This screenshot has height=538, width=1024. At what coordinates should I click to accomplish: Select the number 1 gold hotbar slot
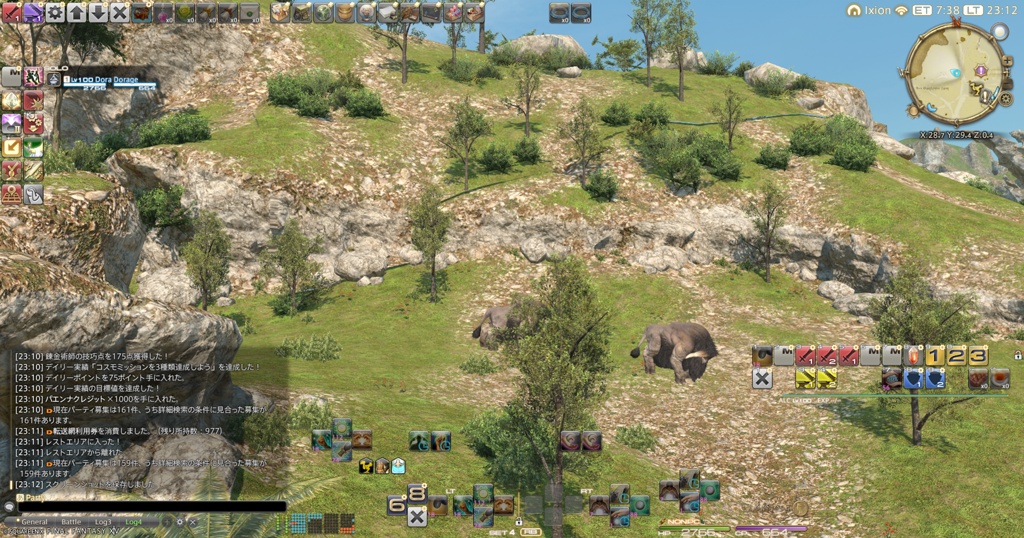pos(934,356)
